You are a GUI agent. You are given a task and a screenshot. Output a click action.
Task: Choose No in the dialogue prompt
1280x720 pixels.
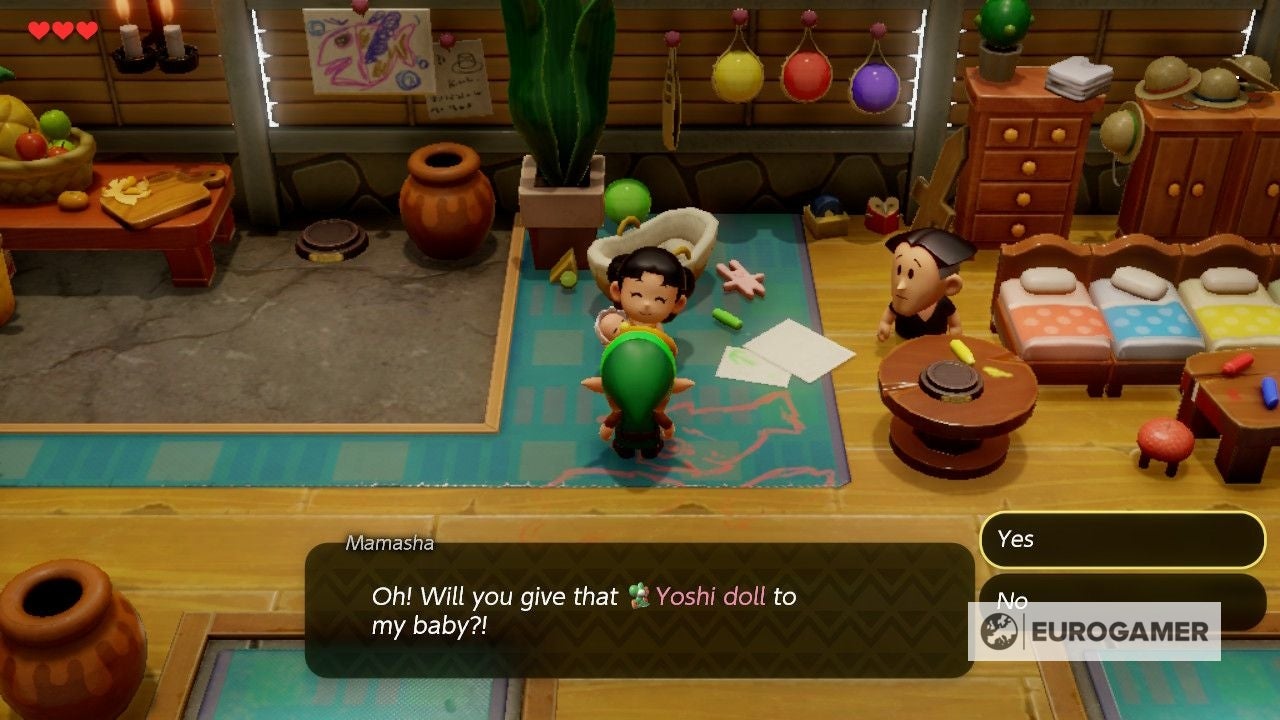1014,600
